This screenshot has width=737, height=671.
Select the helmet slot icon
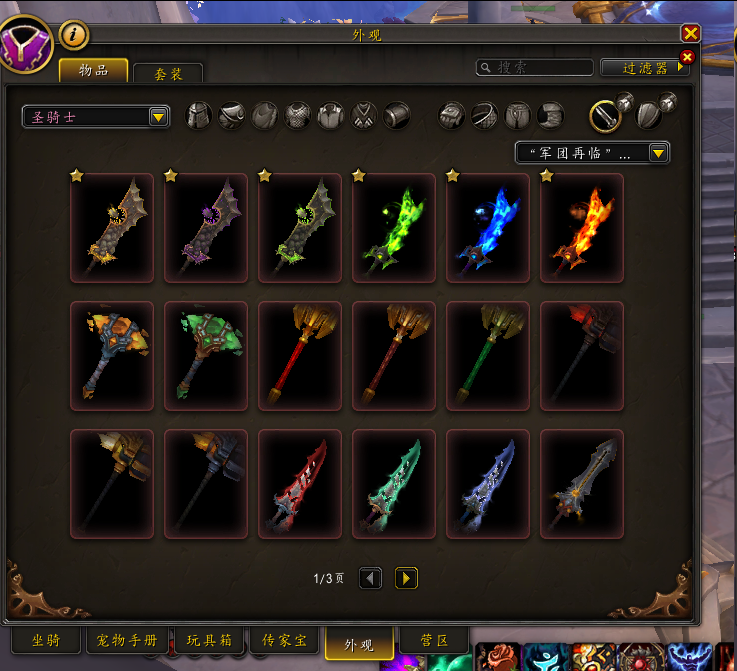pyautogui.click(x=200, y=115)
